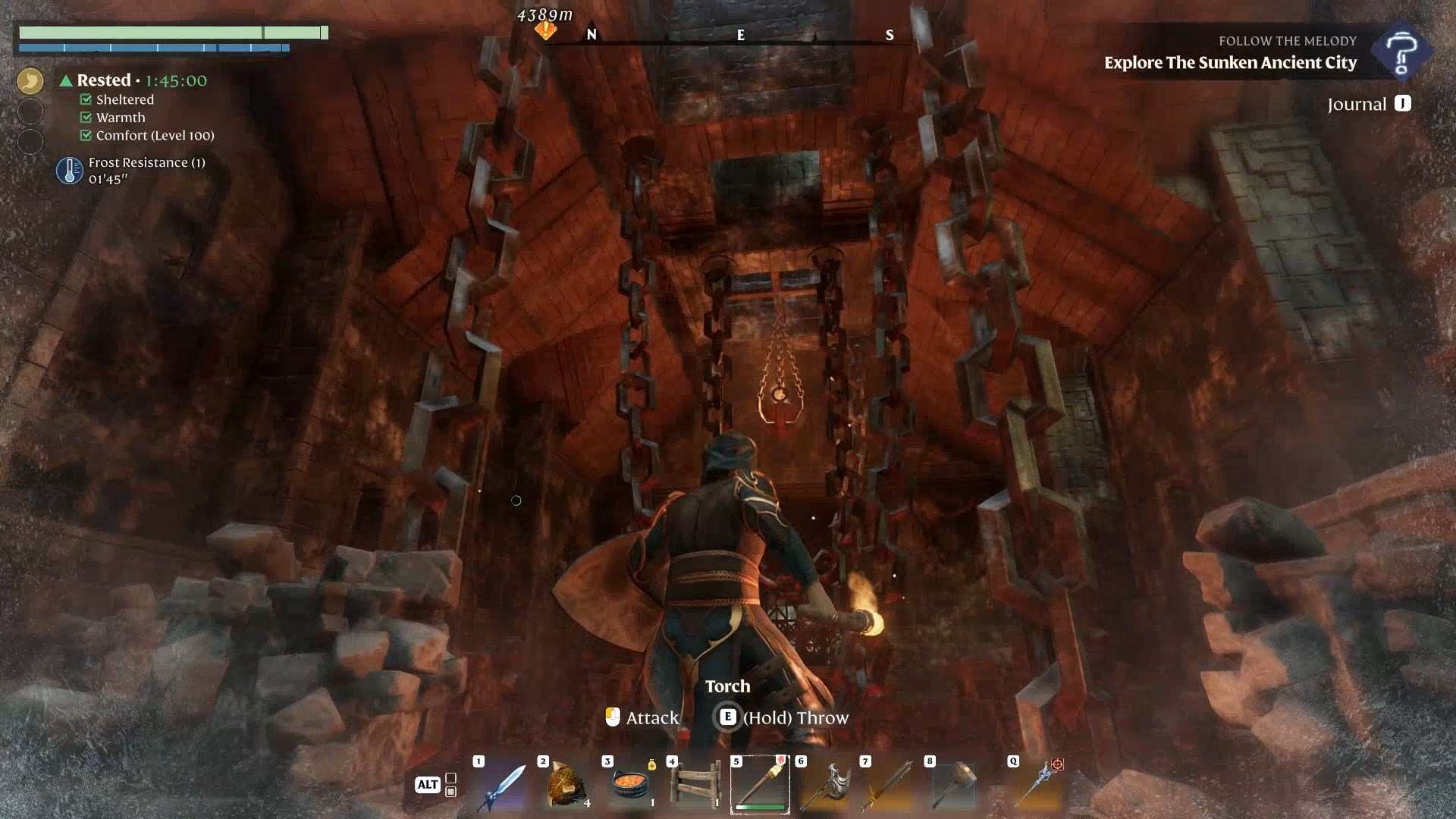This screenshot has height=819, width=1456.
Task: Select the Torch hotbar slot
Action: click(x=760, y=786)
